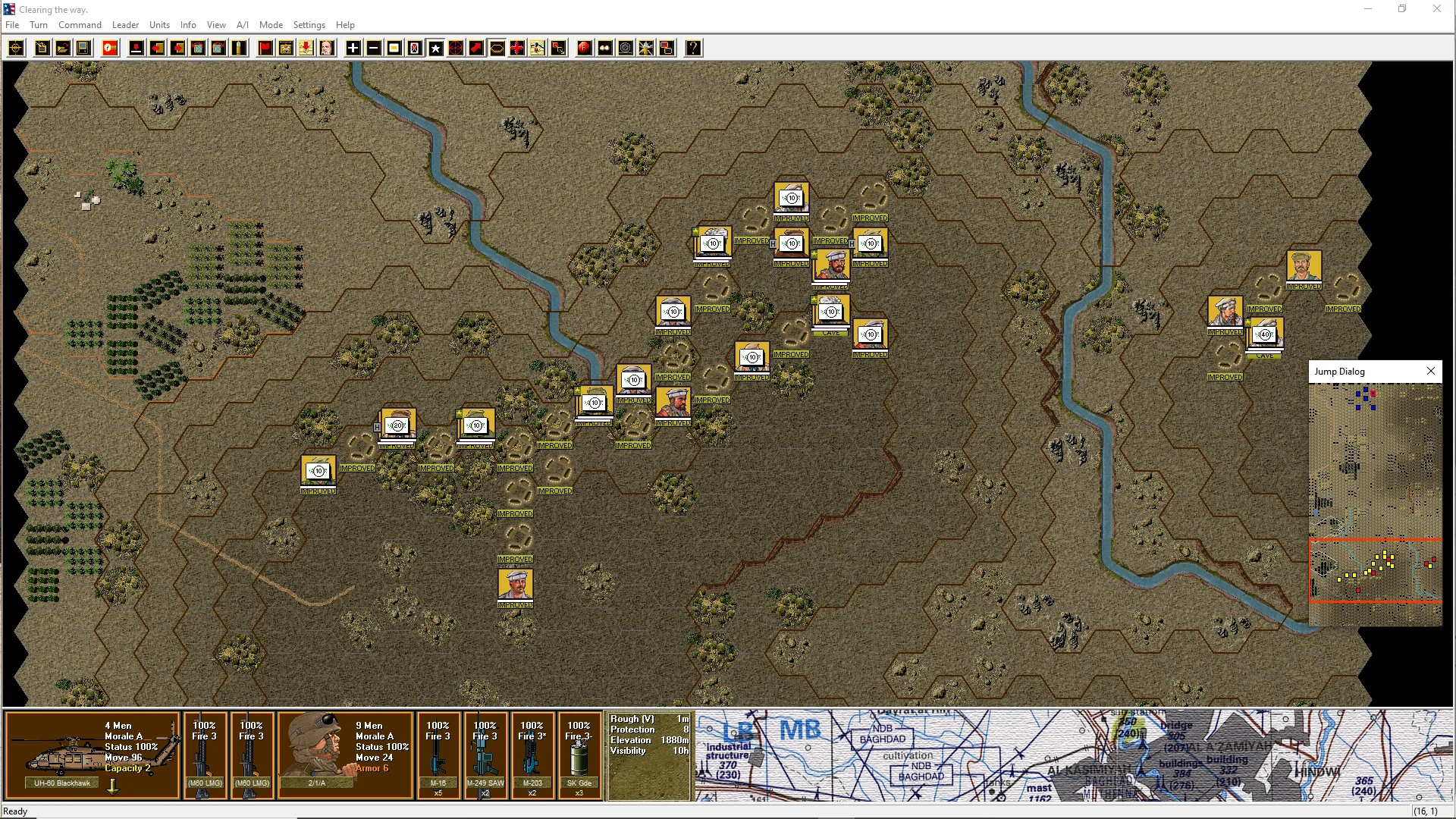Open the Leader menu

coord(125,25)
